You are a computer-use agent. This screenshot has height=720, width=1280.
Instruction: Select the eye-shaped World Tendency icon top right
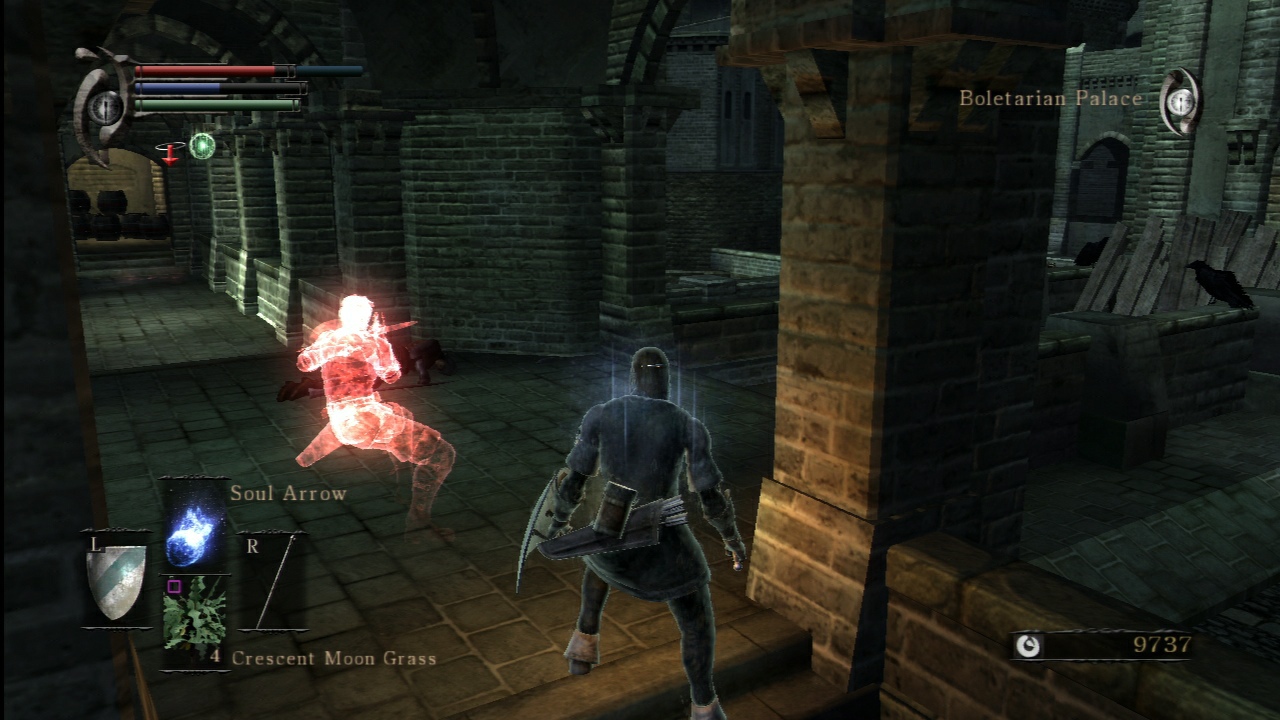click(1182, 103)
